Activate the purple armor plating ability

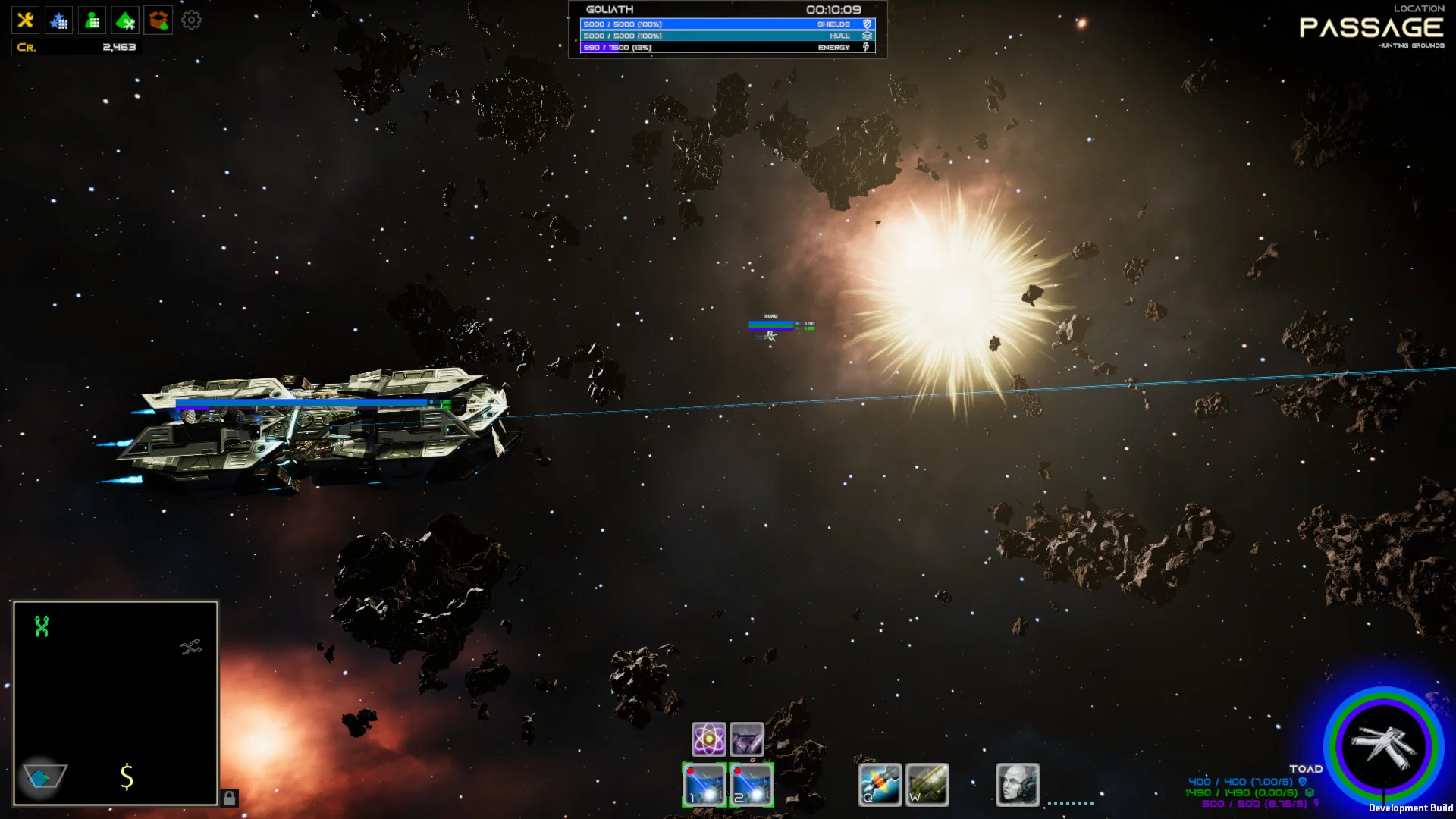pos(747,739)
